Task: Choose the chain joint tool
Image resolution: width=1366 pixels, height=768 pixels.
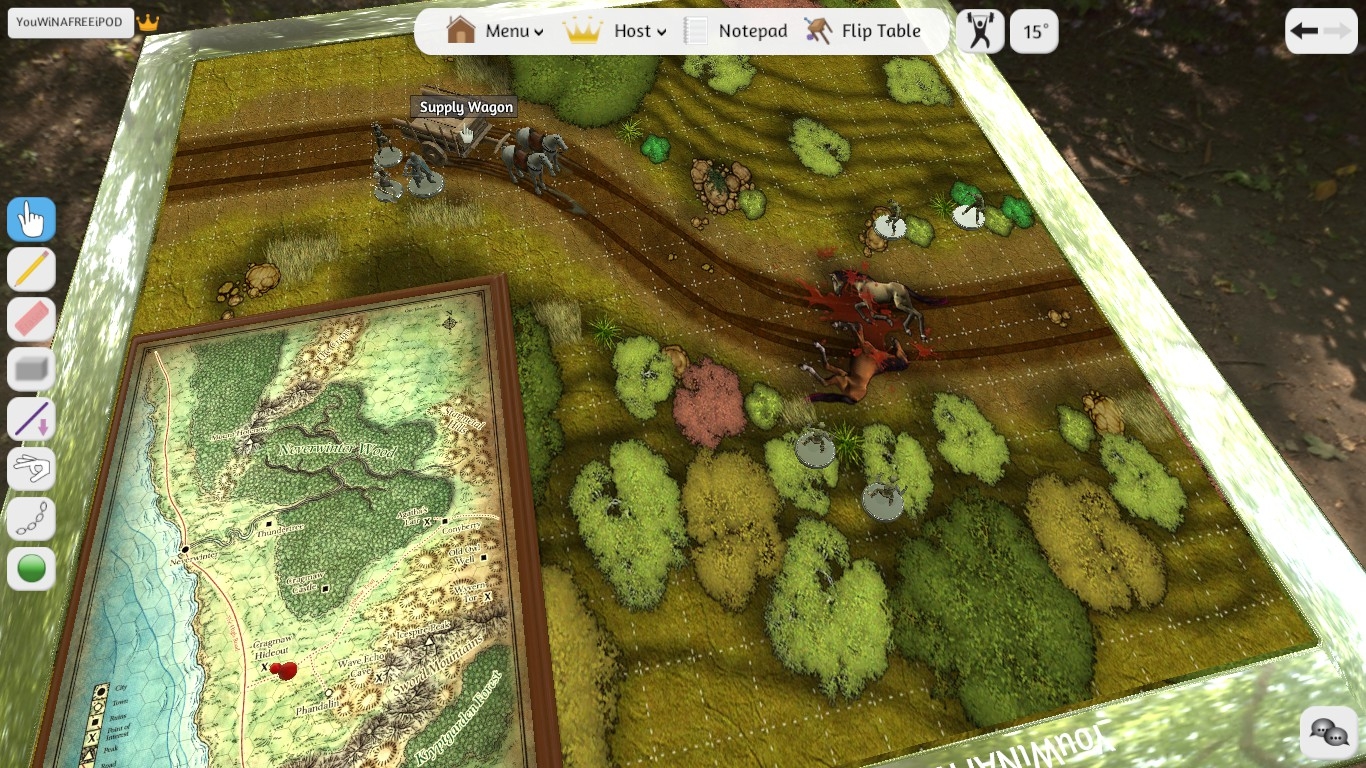Action: (31, 519)
